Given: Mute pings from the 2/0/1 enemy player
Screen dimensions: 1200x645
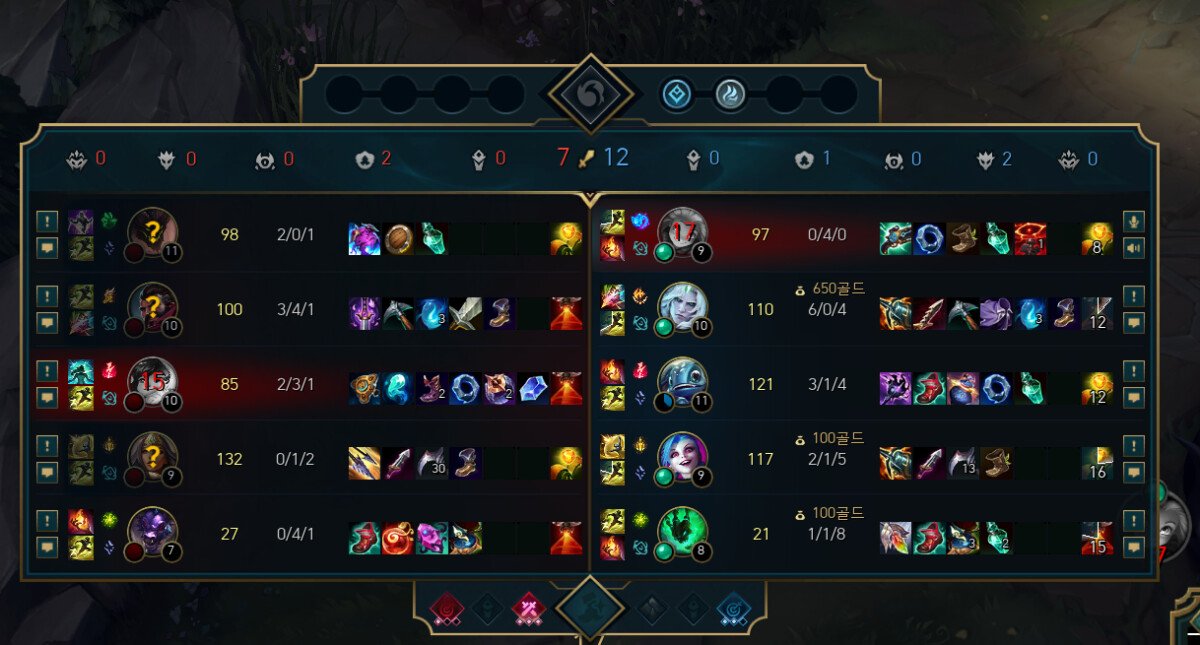Looking at the screenshot, I should click(47, 221).
